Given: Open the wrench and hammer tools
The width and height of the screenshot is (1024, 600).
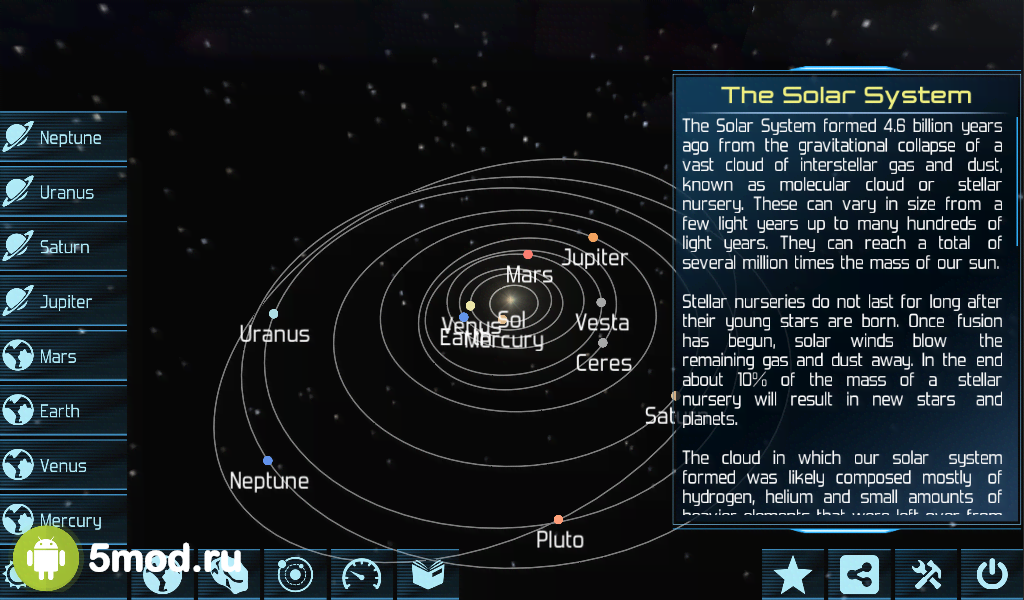Looking at the screenshot, I should click(926, 574).
